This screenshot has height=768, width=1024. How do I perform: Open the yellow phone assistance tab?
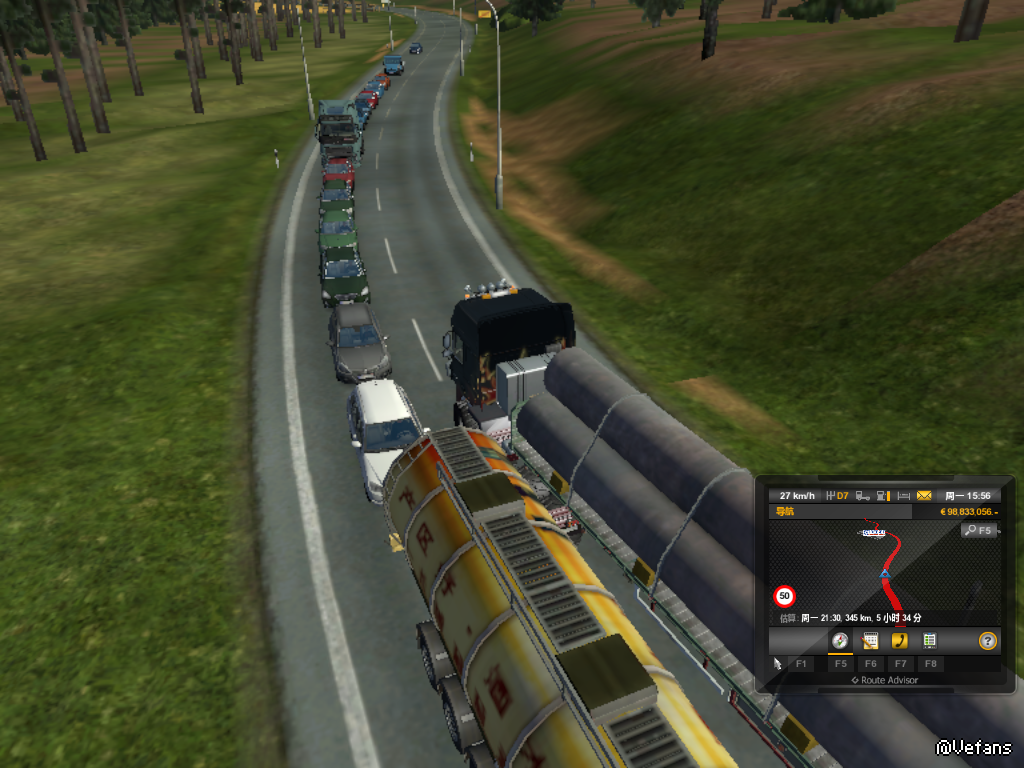coord(900,641)
